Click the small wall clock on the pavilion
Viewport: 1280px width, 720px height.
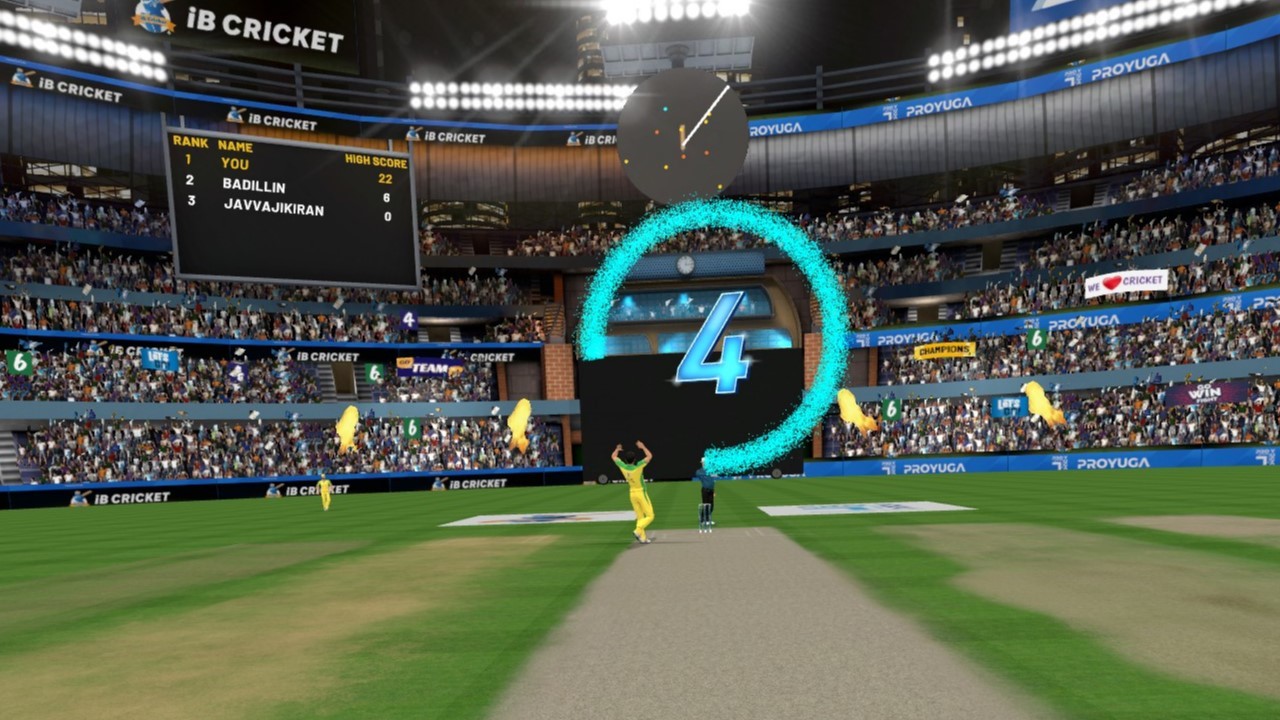685,263
